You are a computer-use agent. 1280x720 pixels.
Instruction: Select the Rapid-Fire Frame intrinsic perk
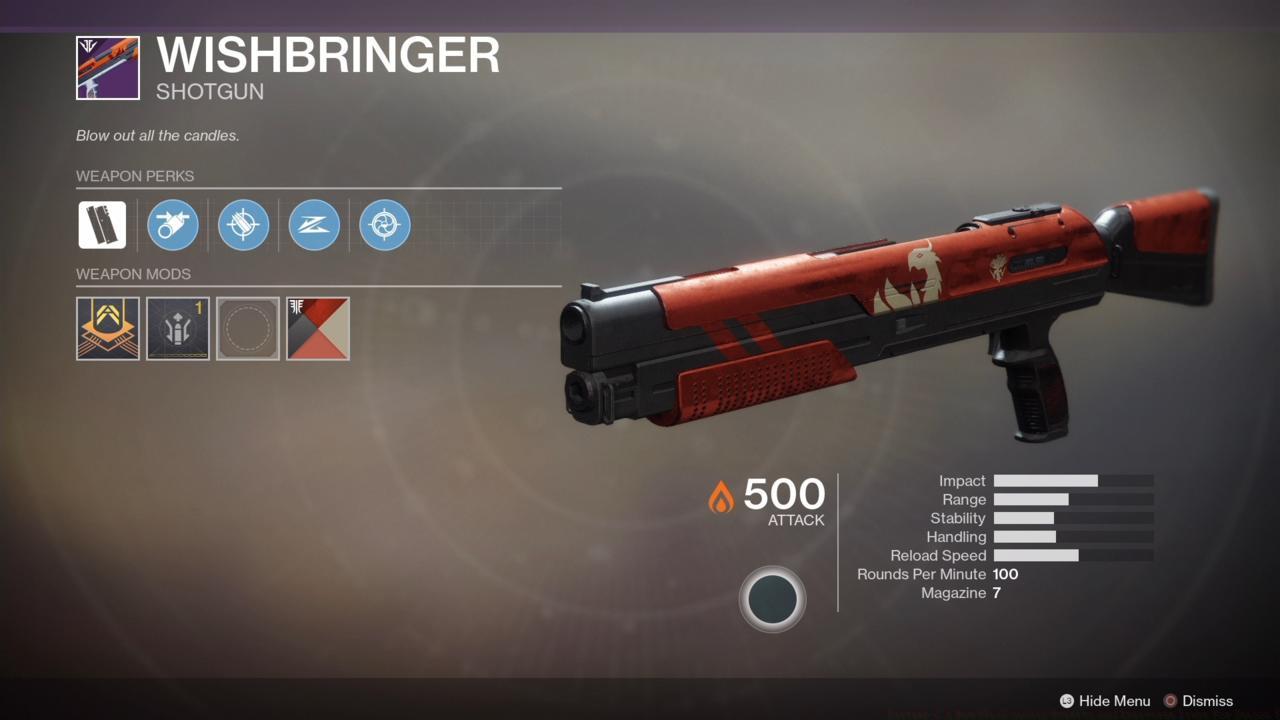point(102,225)
